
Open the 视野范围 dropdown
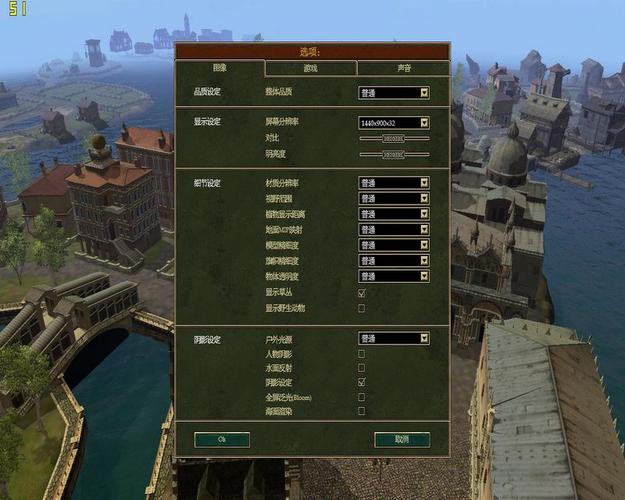(x=394, y=198)
